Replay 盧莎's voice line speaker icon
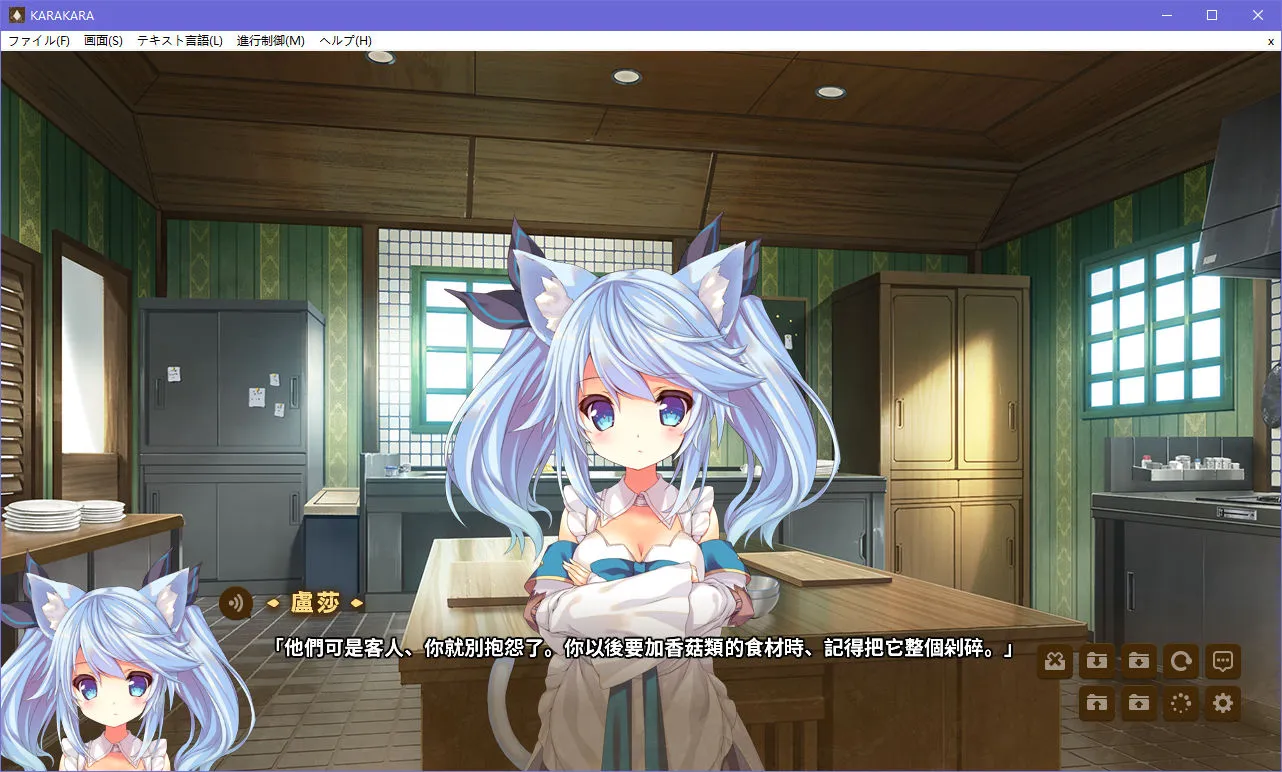This screenshot has height=772, width=1282. (x=234, y=604)
